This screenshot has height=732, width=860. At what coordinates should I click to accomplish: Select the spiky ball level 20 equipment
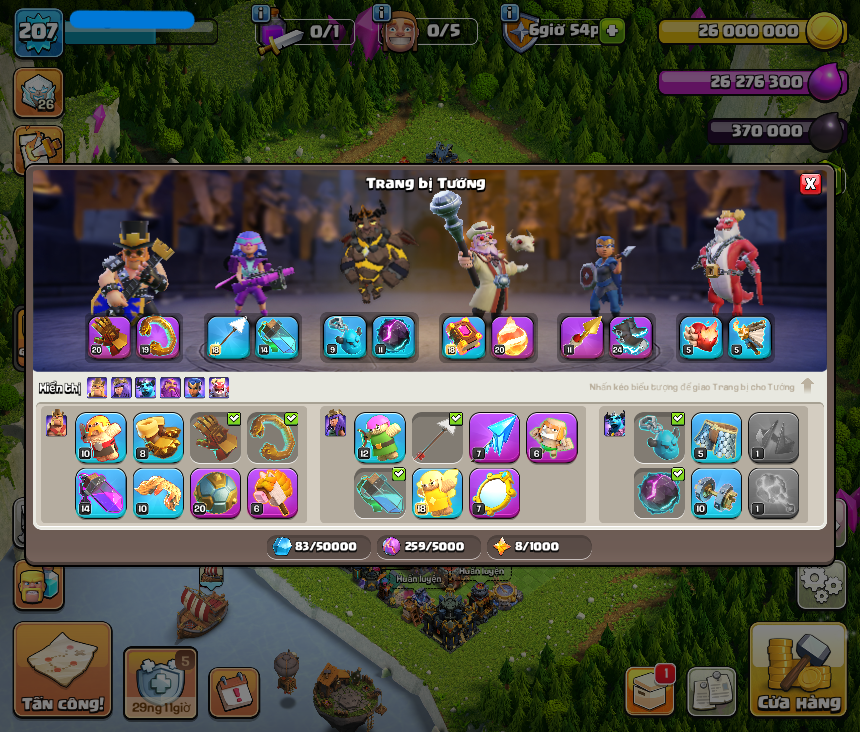click(216, 494)
